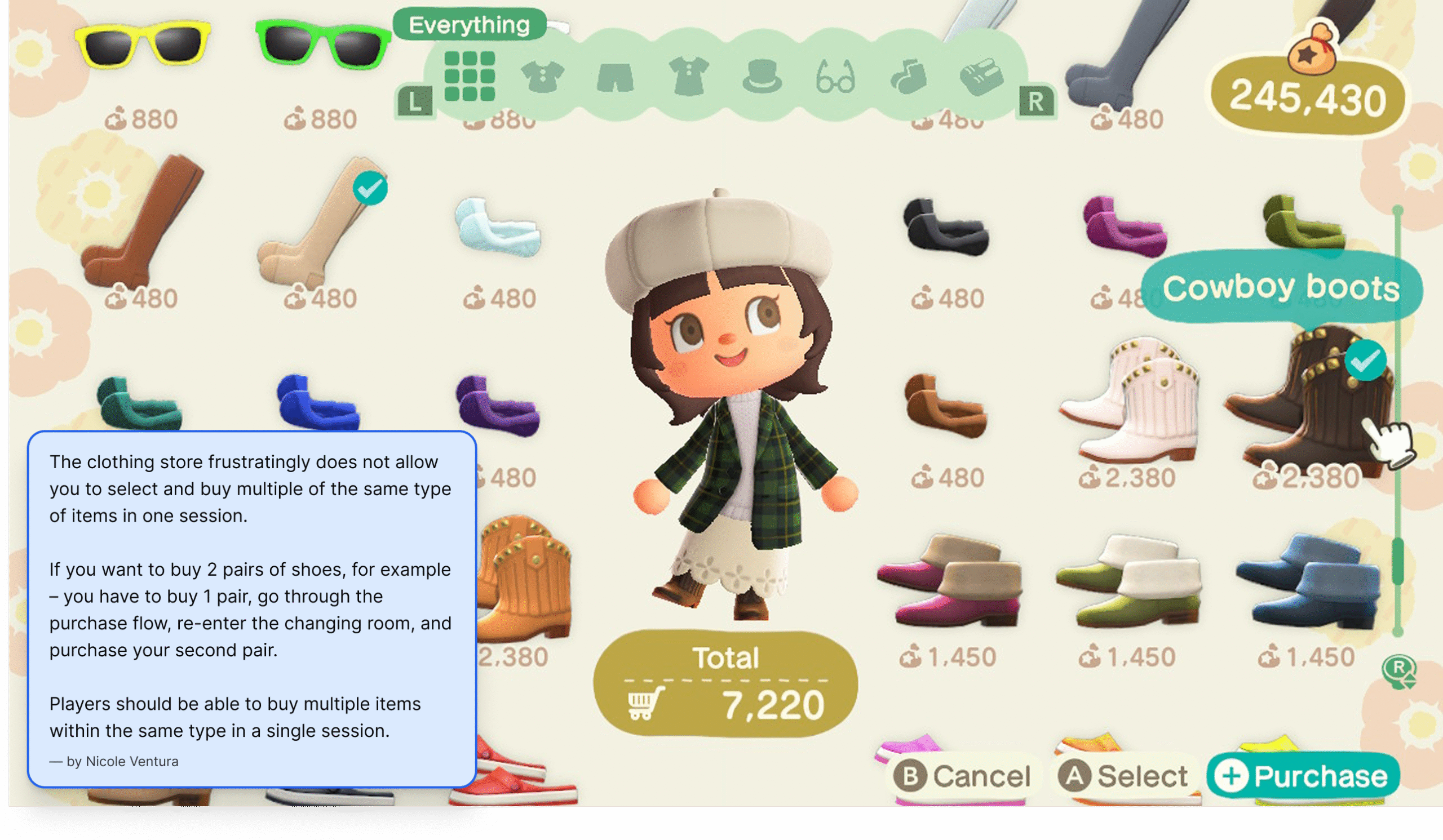Select the white cowboy boots
This screenshot has height=840, width=1443.
[1128, 401]
